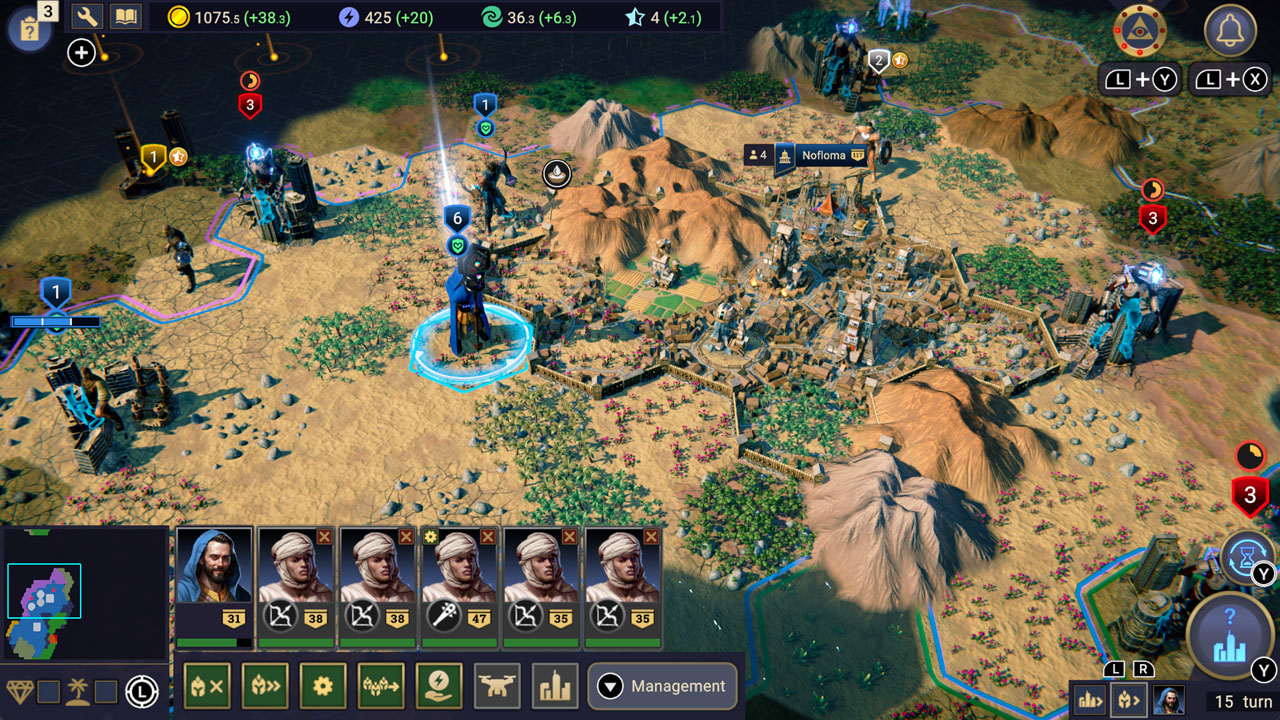Screen dimensions: 1280x720
Task: Open the quest clipboard with 3 pending
Action: pos(30,27)
